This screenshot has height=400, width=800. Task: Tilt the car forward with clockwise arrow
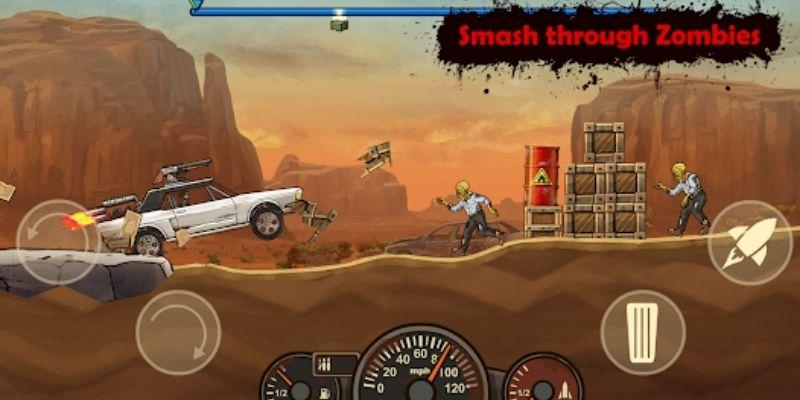coord(178,332)
